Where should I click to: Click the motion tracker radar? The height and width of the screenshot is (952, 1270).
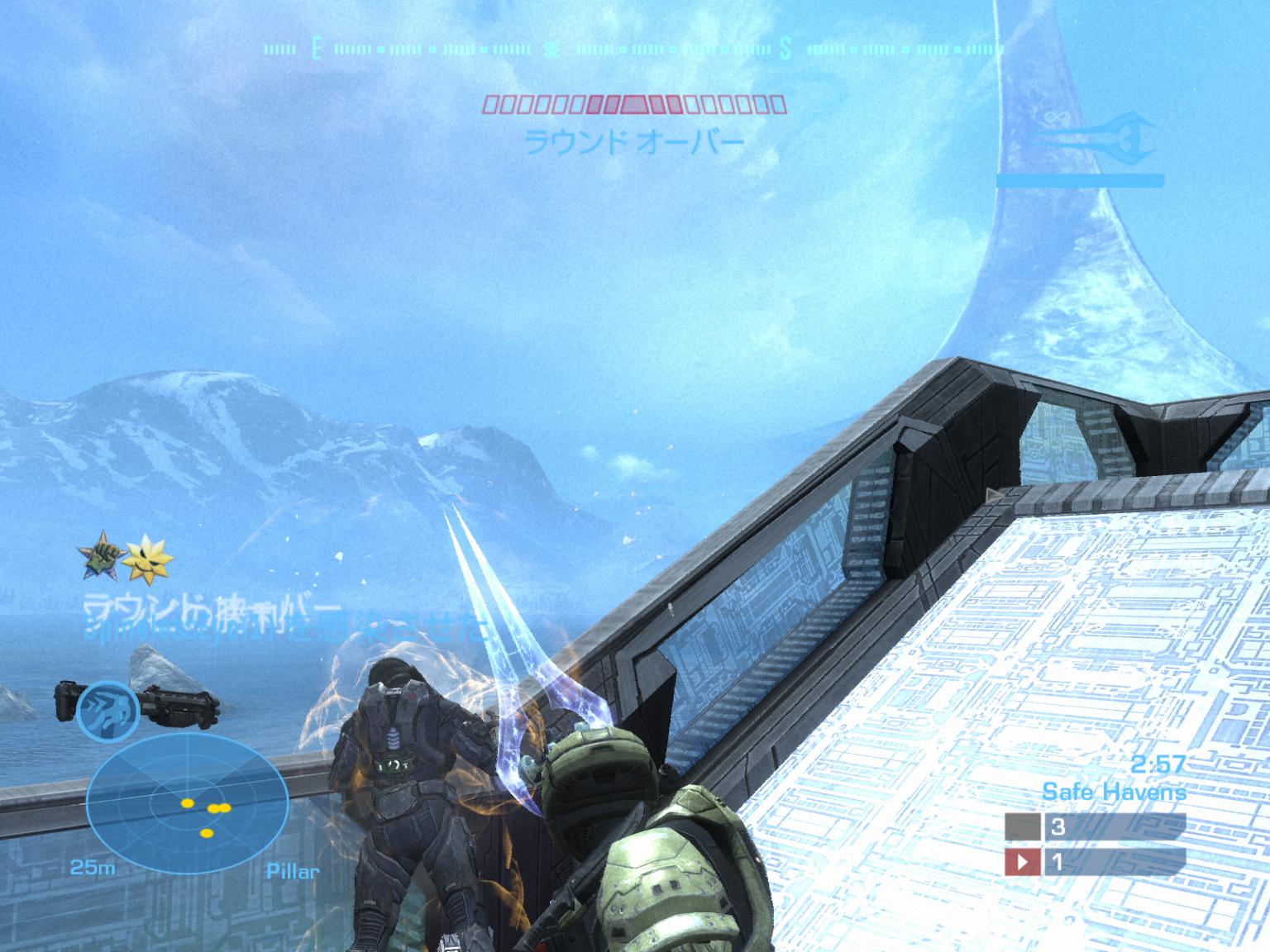(187, 805)
